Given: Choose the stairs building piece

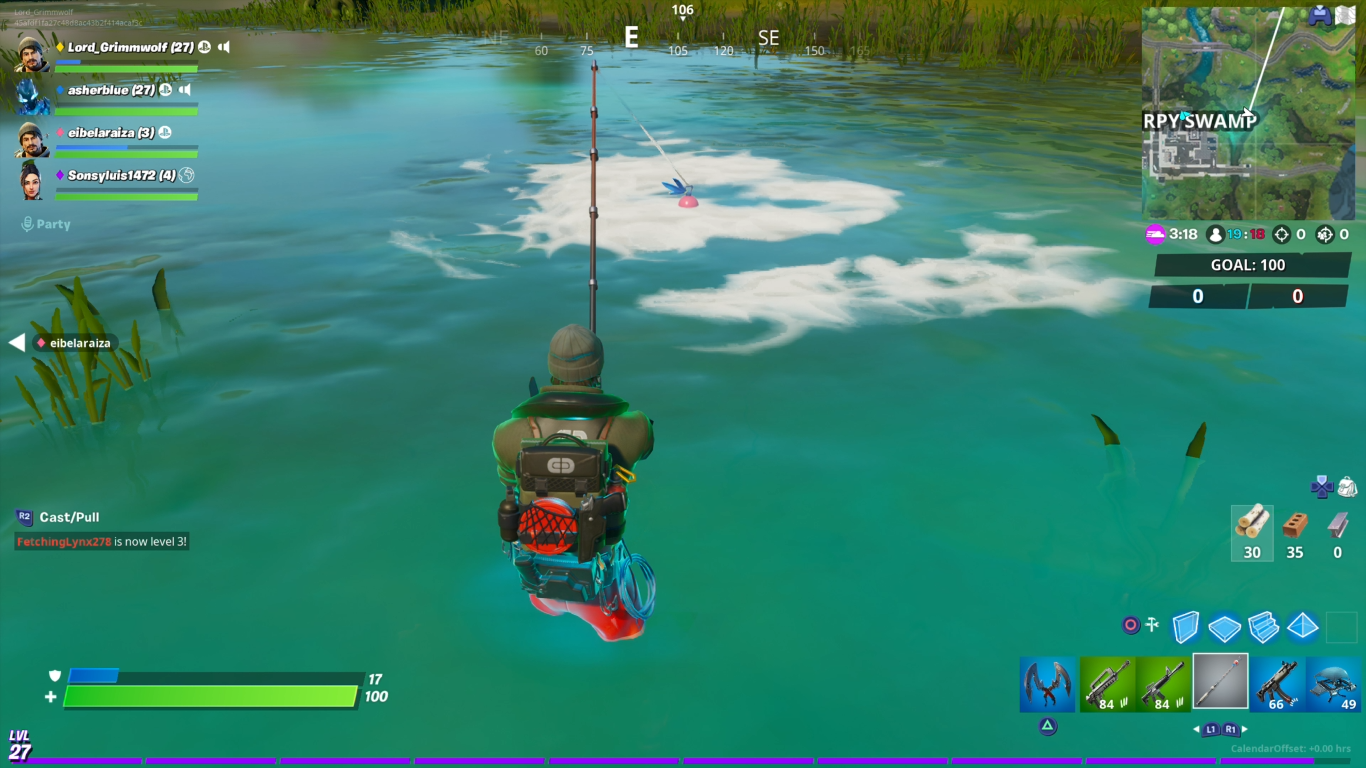Looking at the screenshot, I should click(1263, 627).
